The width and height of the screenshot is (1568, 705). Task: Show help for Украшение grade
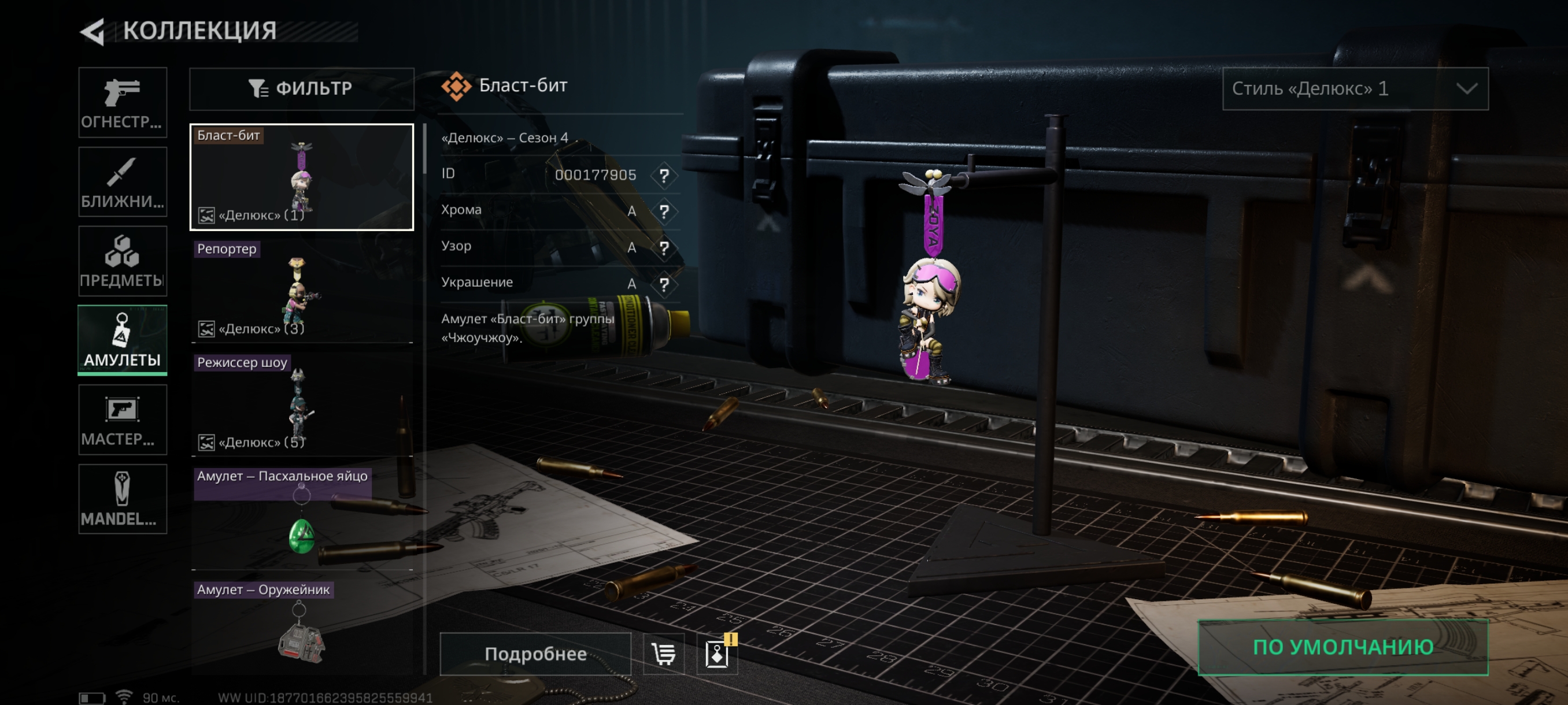pos(664,284)
